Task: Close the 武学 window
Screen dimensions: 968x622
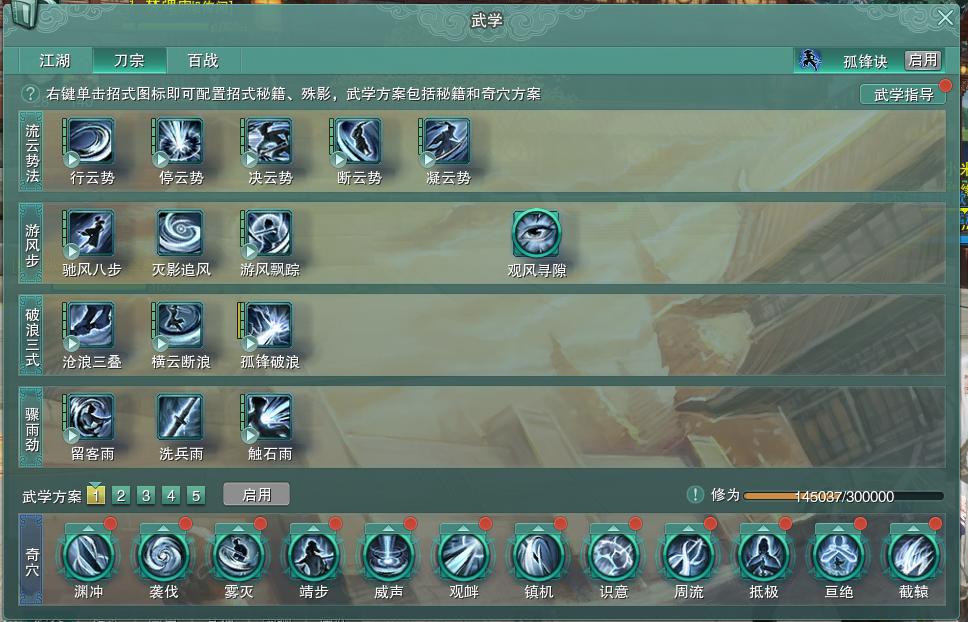Action: [x=945, y=18]
